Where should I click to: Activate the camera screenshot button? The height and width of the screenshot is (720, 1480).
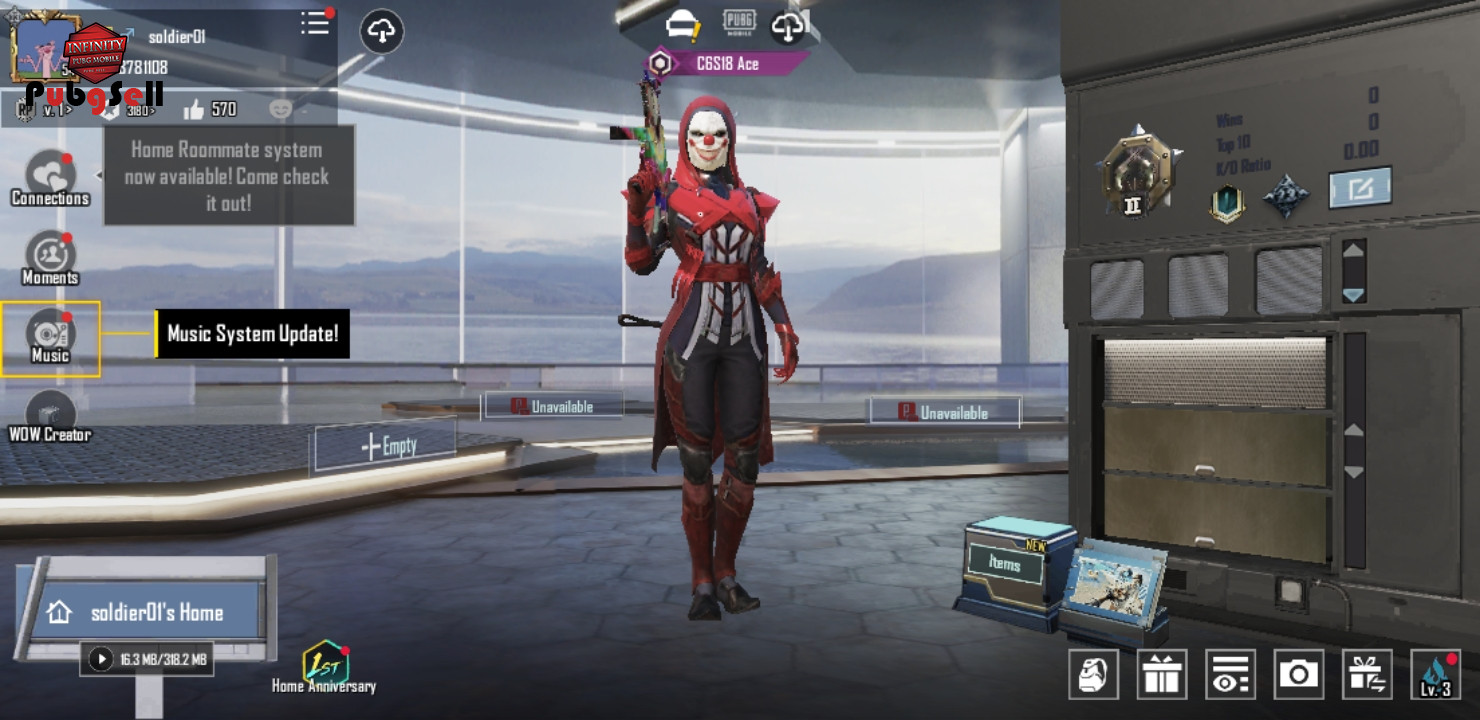tap(1298, 674)
